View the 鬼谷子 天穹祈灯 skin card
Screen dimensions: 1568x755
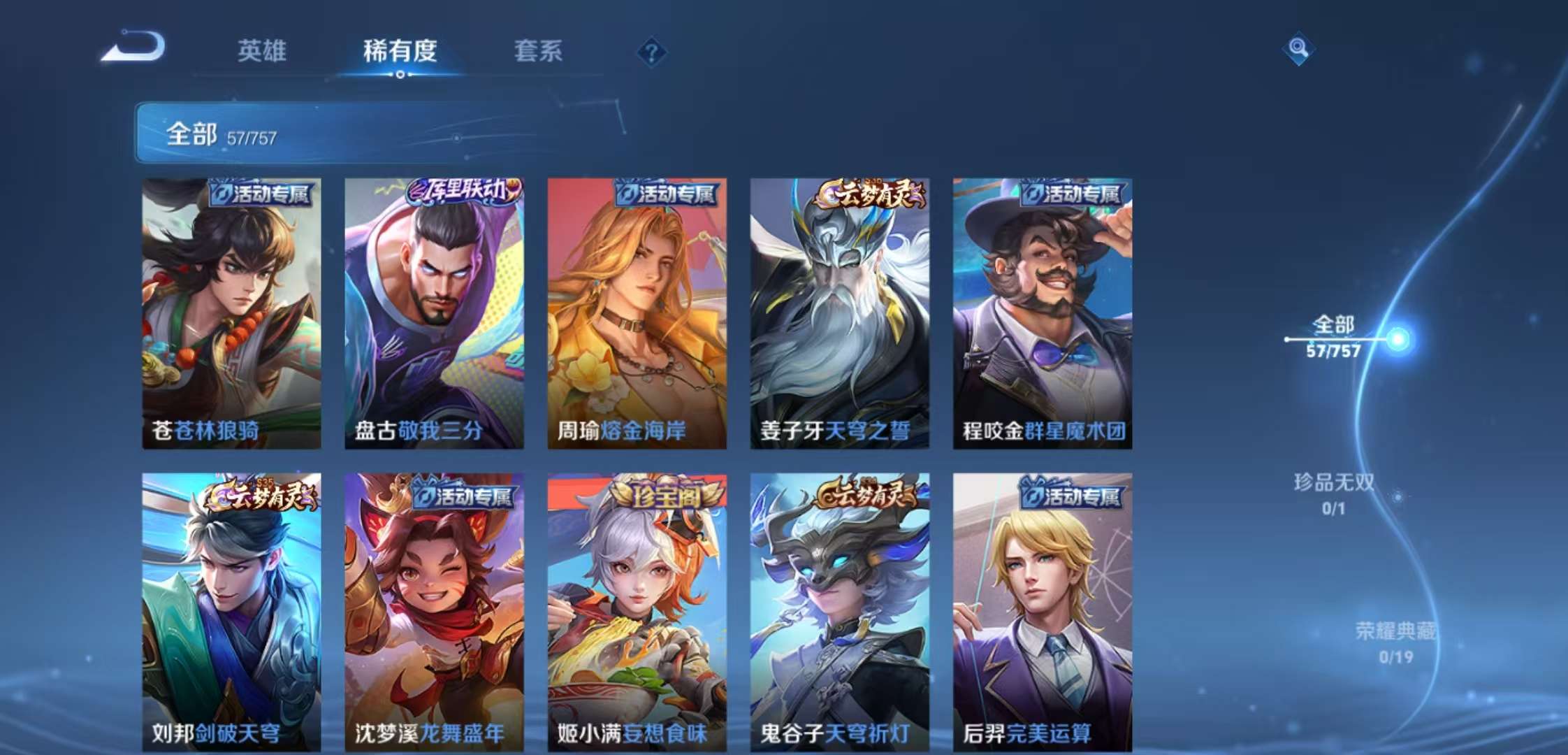point(839,612)
